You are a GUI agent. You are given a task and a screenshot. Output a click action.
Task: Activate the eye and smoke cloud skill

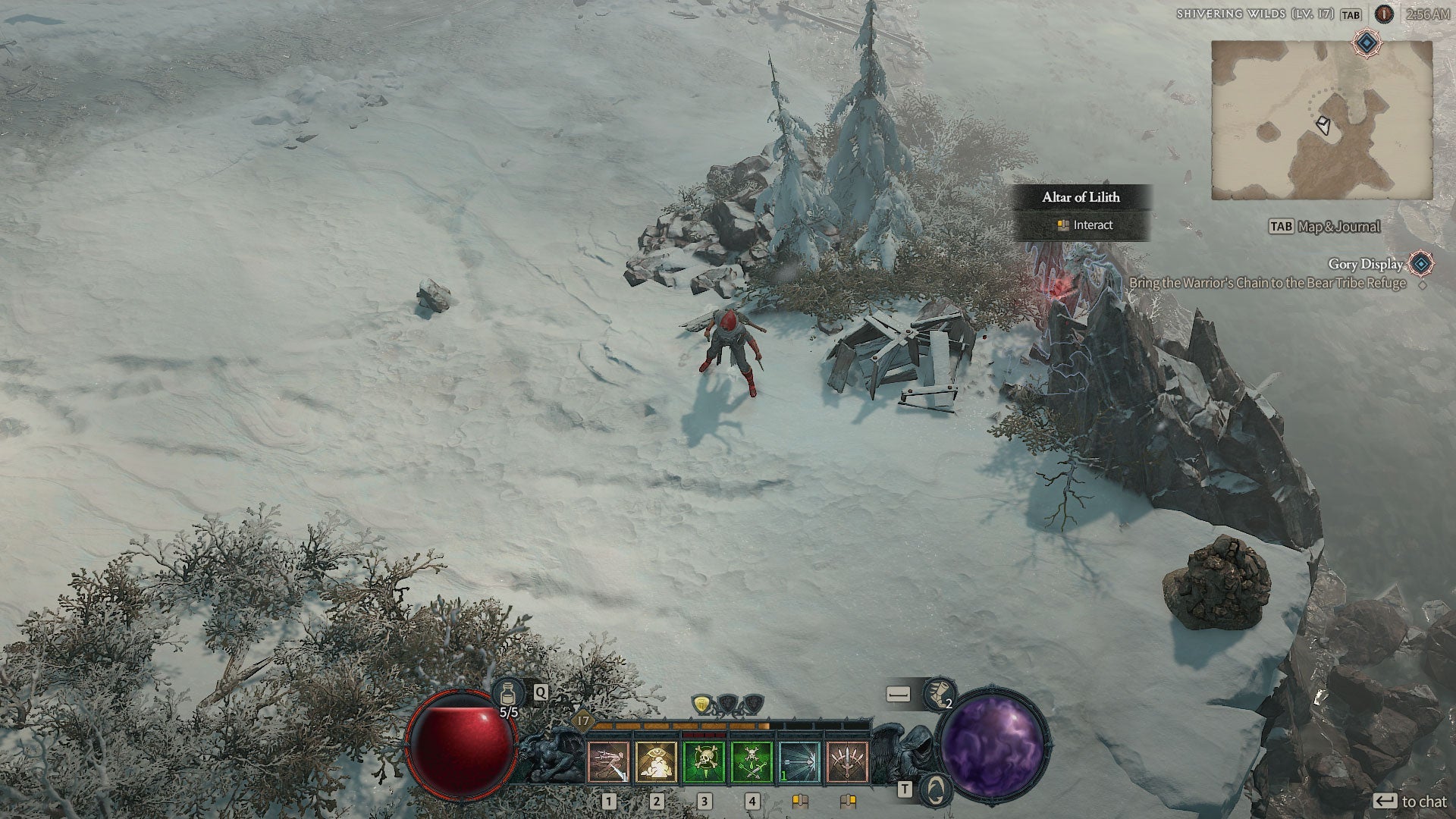[x=657, y=762]
